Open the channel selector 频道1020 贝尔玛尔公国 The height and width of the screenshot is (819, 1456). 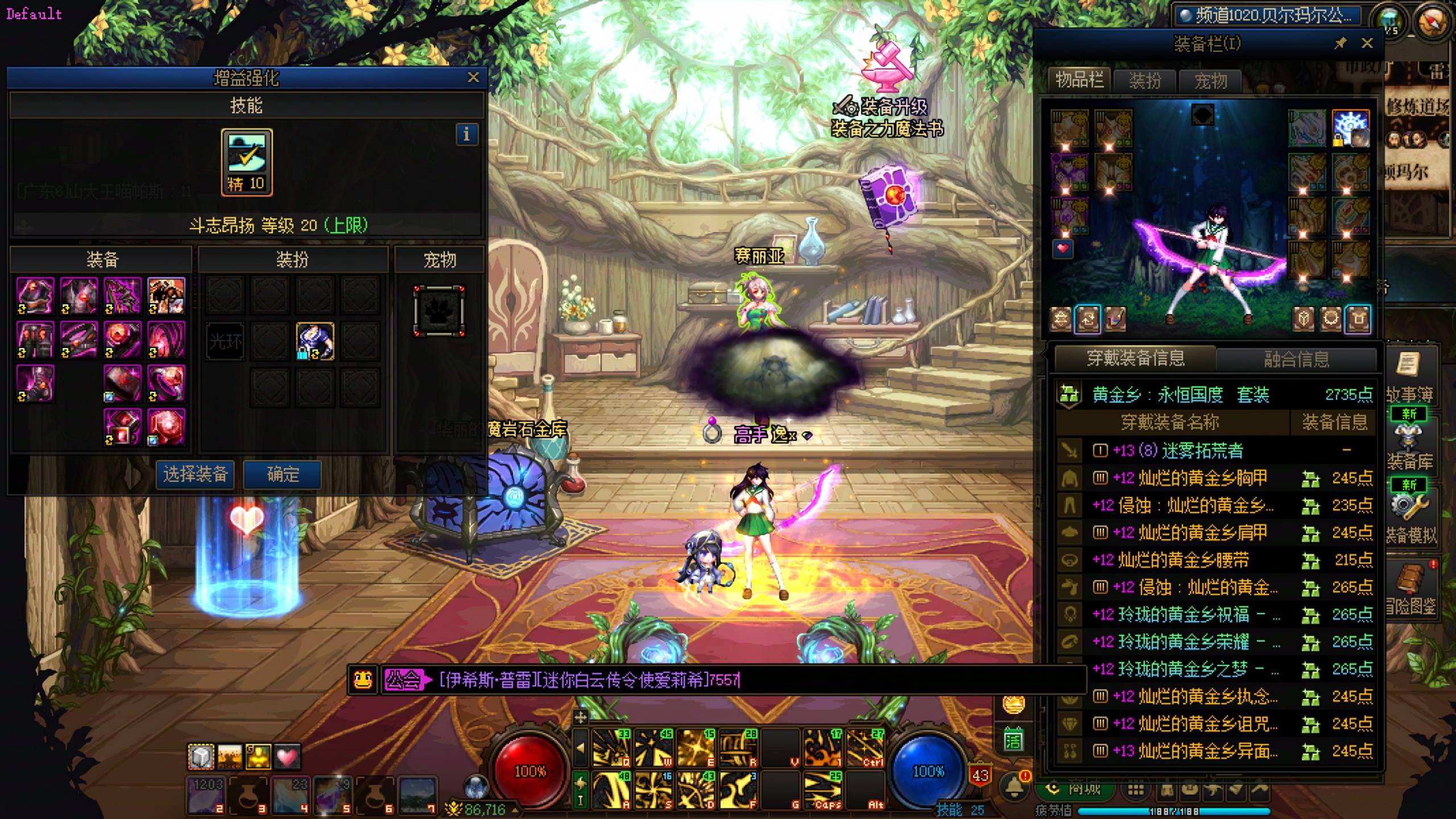pos(1267,15)
